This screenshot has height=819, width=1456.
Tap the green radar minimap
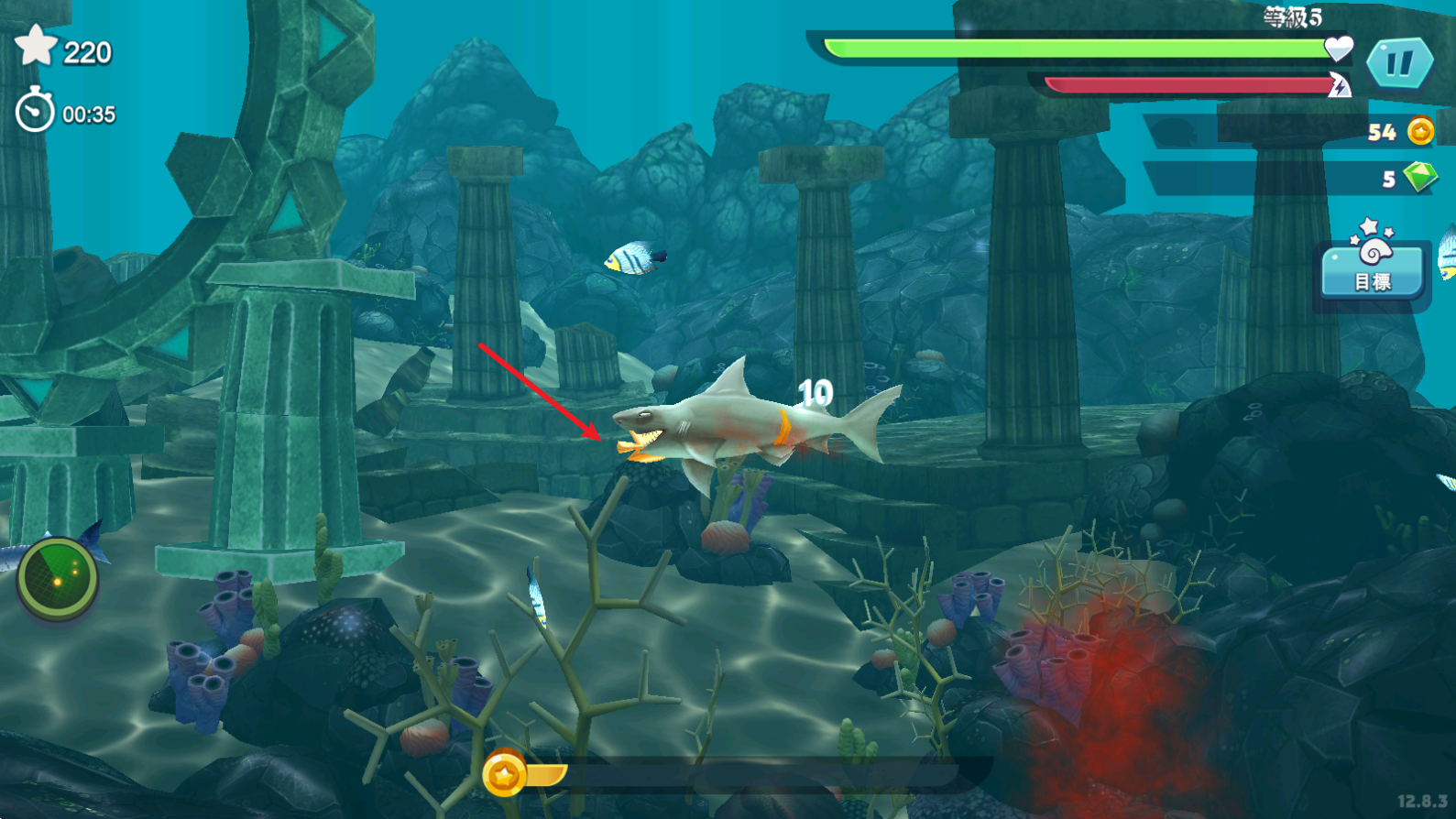click(x=57, y=577)
